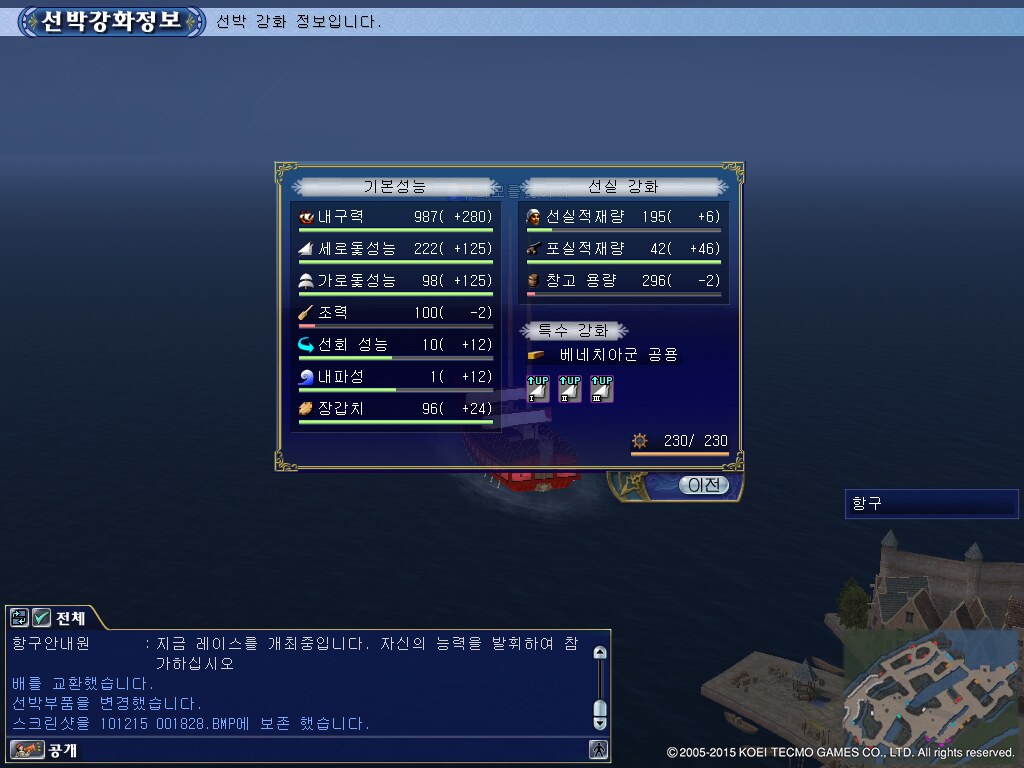Open the 전체 chat tab

click(x=70, y=618)
